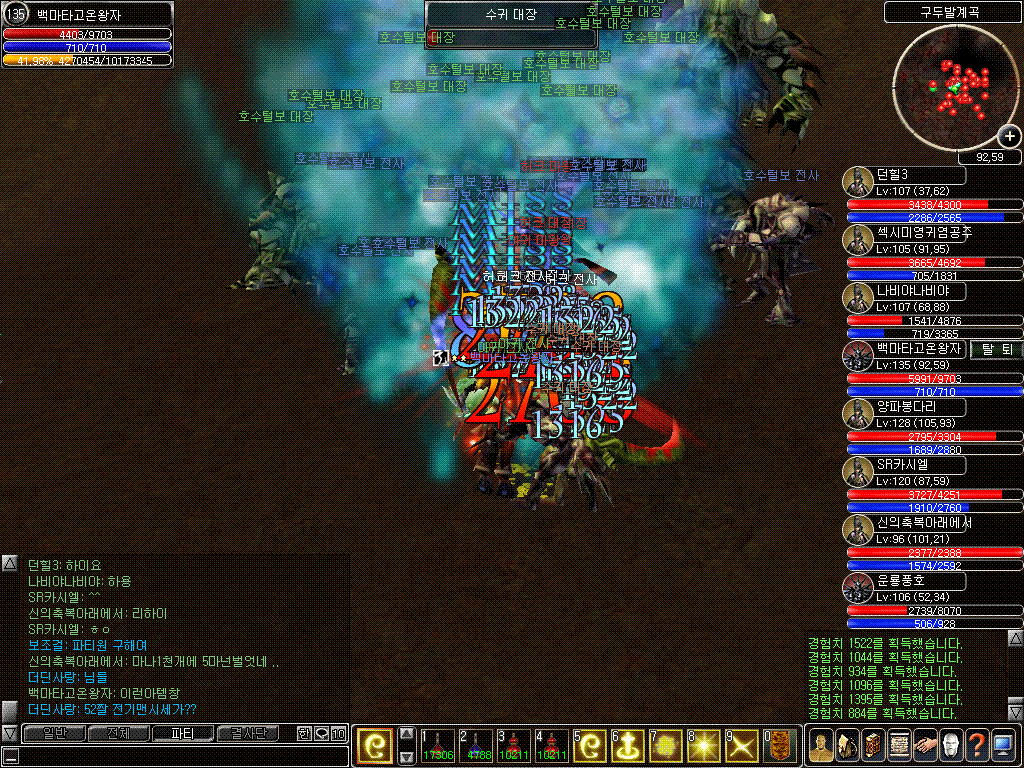Image resolution: width=1024 pixels, height=768 pixels.
Task: Select party member SR카시엘
Action: pos(905,465)
